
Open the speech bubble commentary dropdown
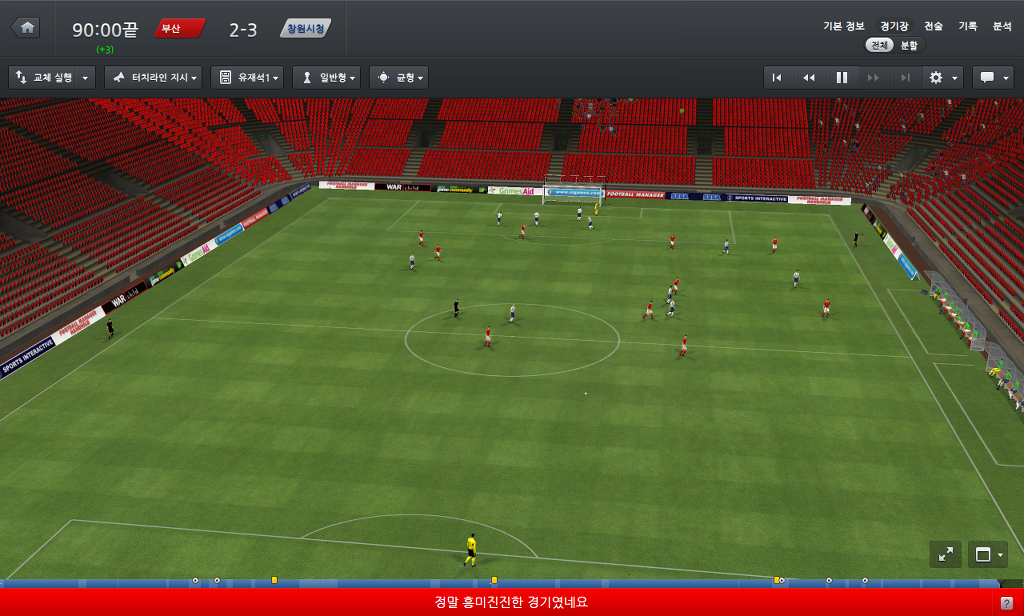point(992,77)
